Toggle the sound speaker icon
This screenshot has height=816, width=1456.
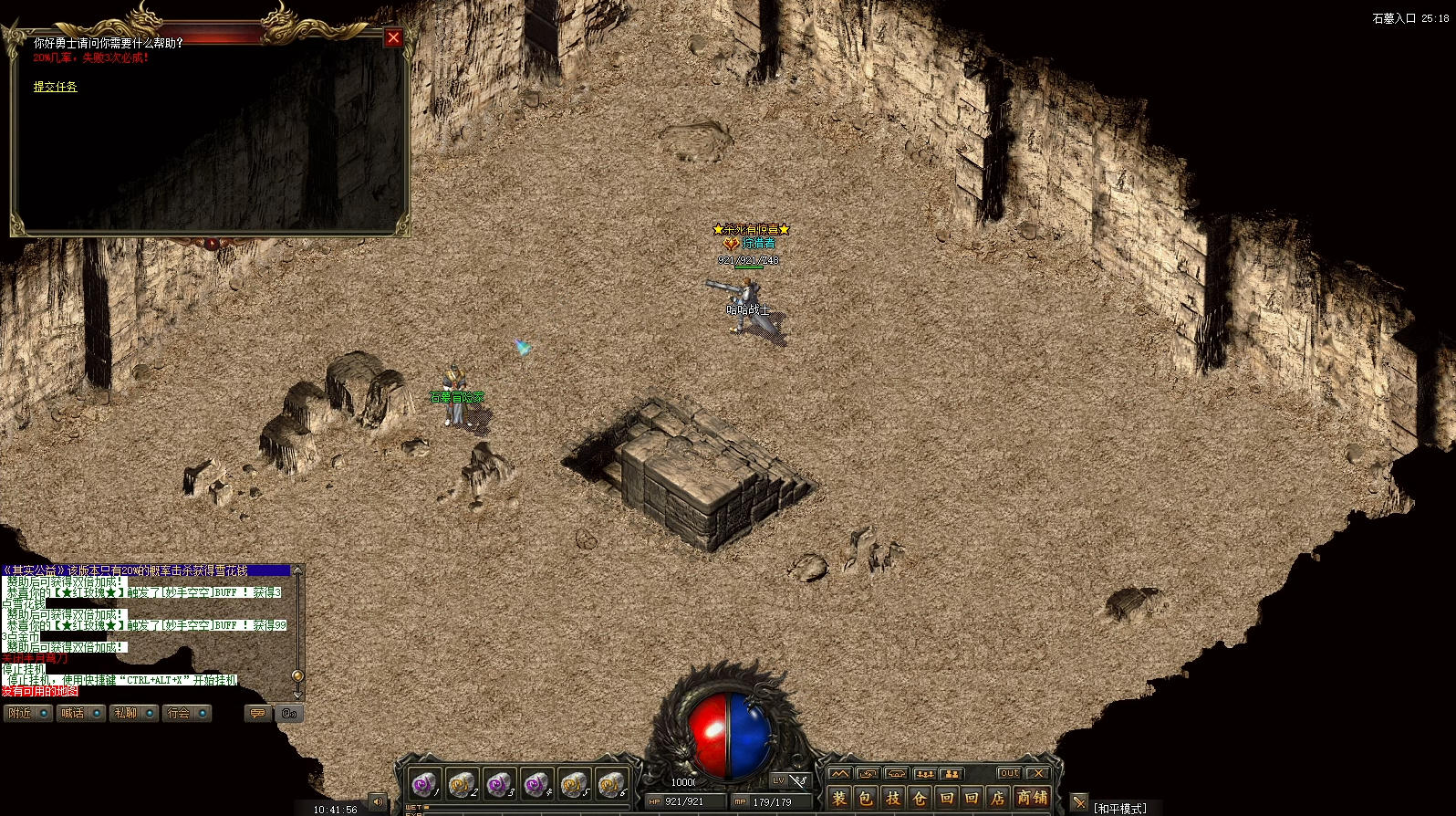point(378,802)
